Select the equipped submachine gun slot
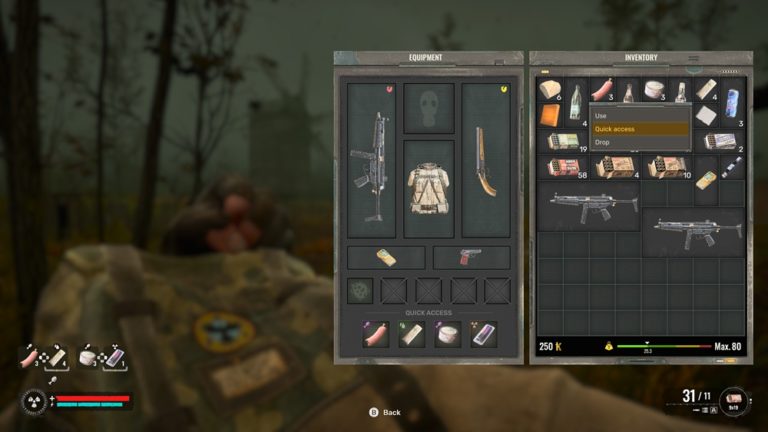The height and width of the screenshot is (432, 768). [x=372, y=166]
